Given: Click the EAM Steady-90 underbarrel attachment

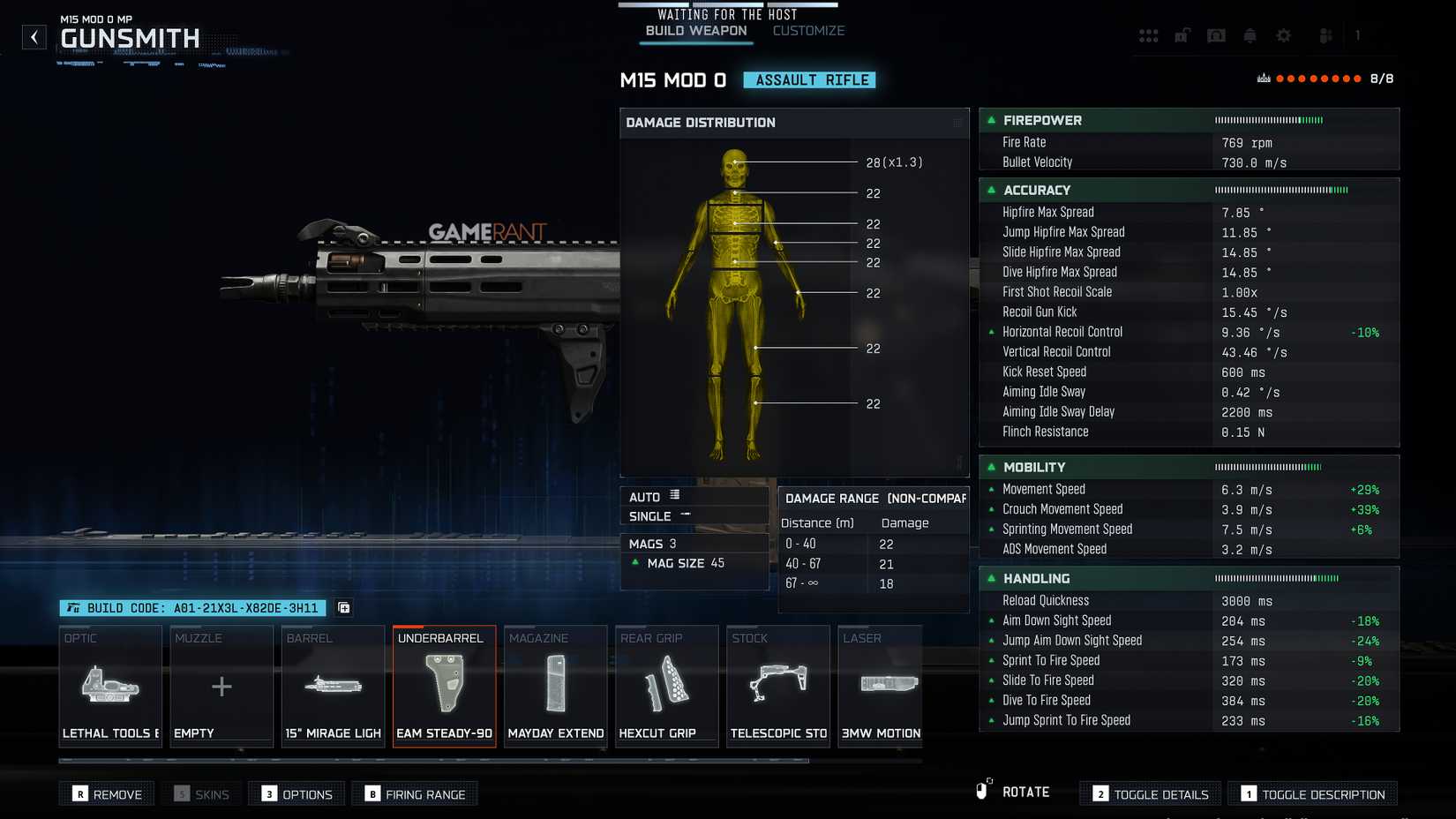Looking at the screenshot, I should point(444,687).
